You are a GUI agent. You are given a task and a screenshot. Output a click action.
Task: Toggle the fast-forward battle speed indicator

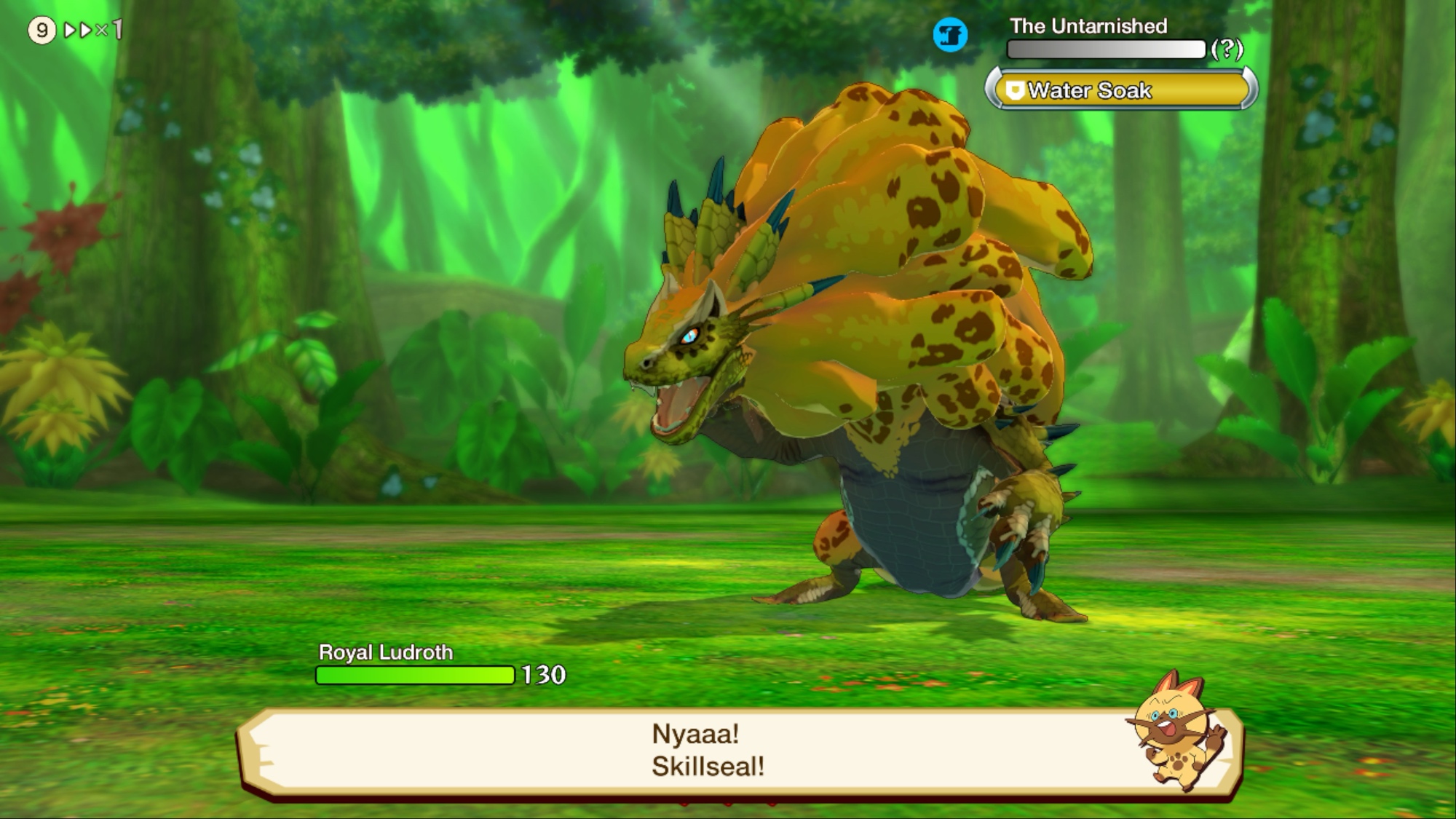[x=92, y=31]
